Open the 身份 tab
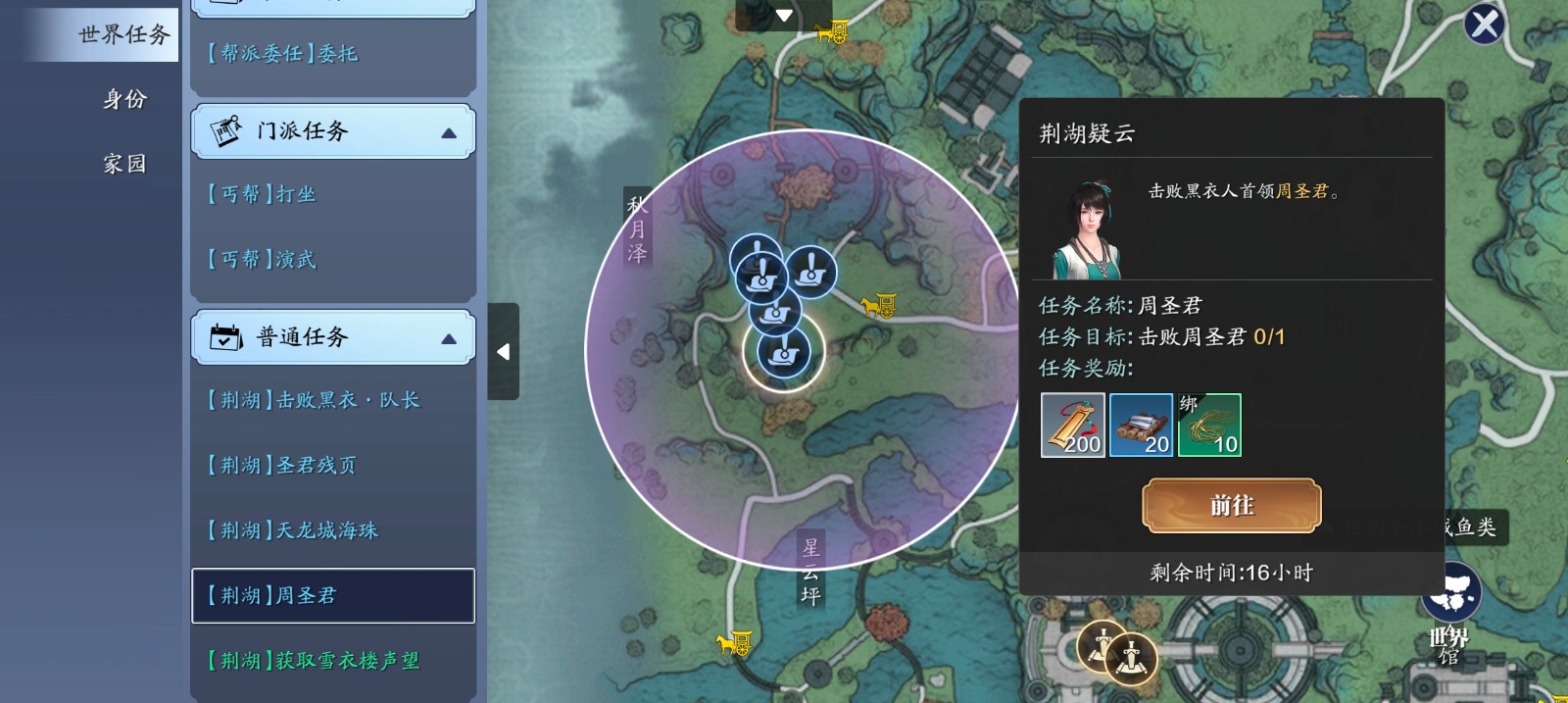Screen dimensions: 1568x703 point(124,99)
